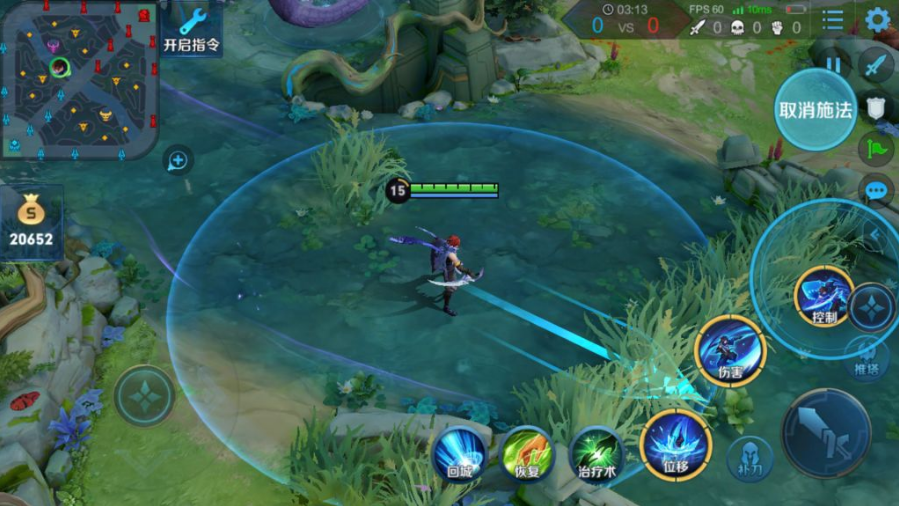Screen dimensions: 899x506
Task: Open the scoreboard list icon
Action: (832, 20)
